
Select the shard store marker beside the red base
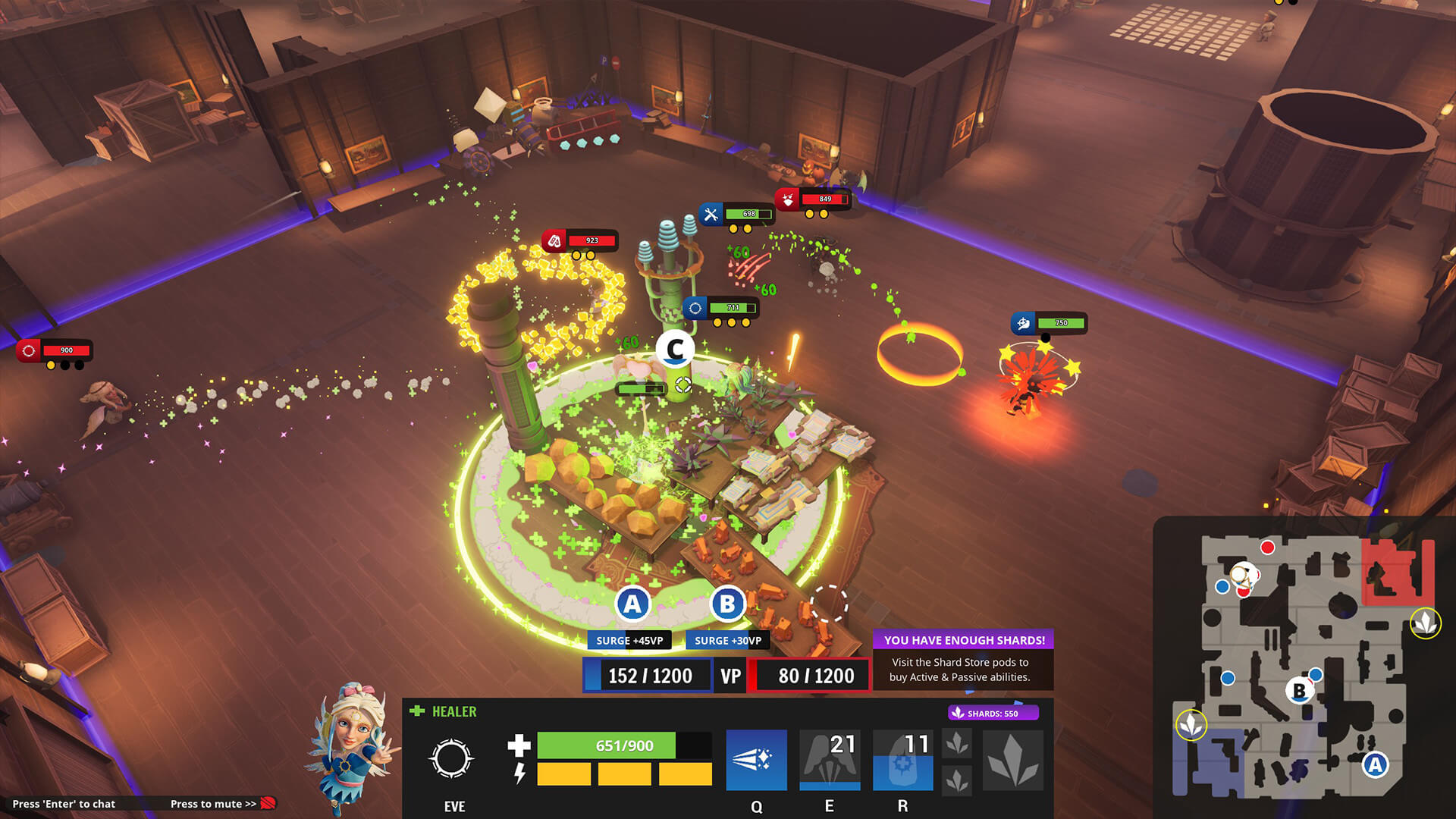click(x=1425, y=623)
